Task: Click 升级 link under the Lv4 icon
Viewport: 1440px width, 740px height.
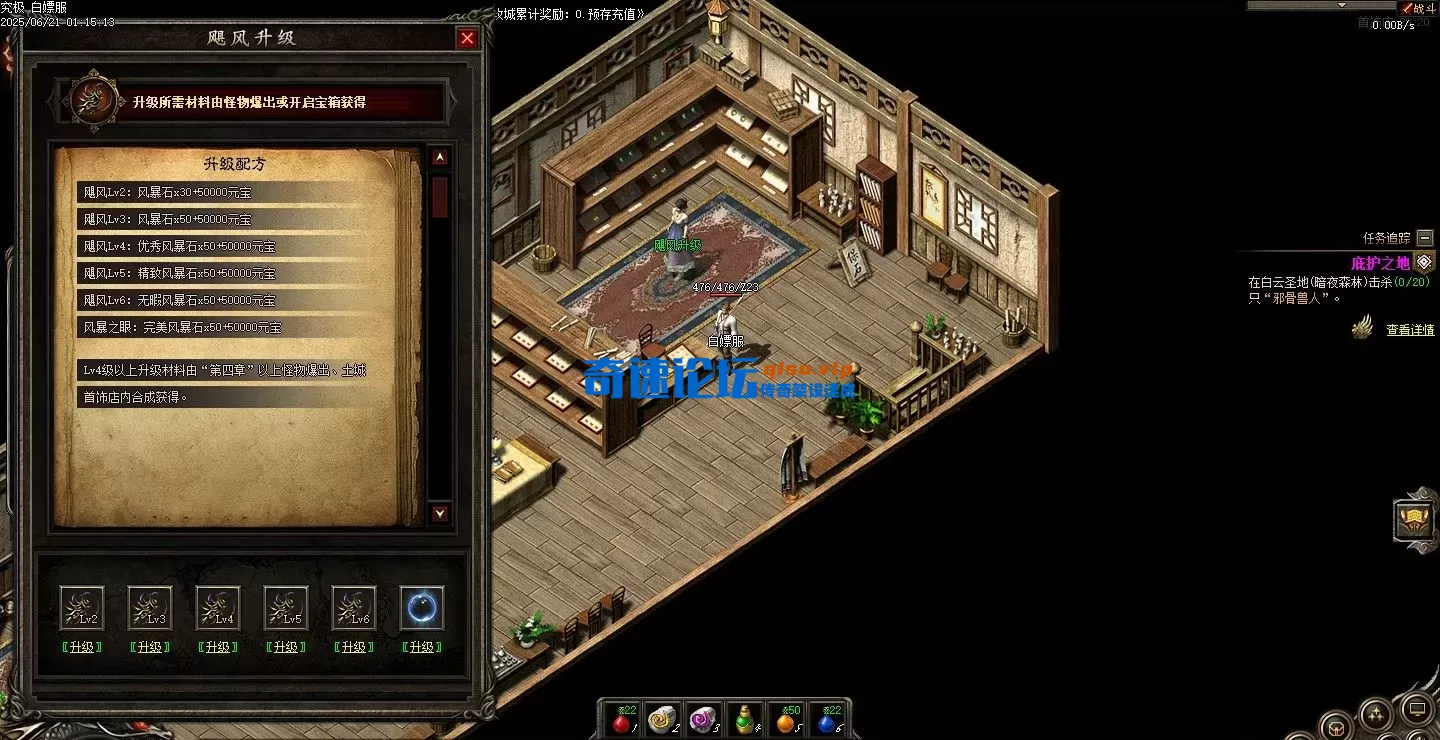Action: pyautogui.click(x=218, y=647)
